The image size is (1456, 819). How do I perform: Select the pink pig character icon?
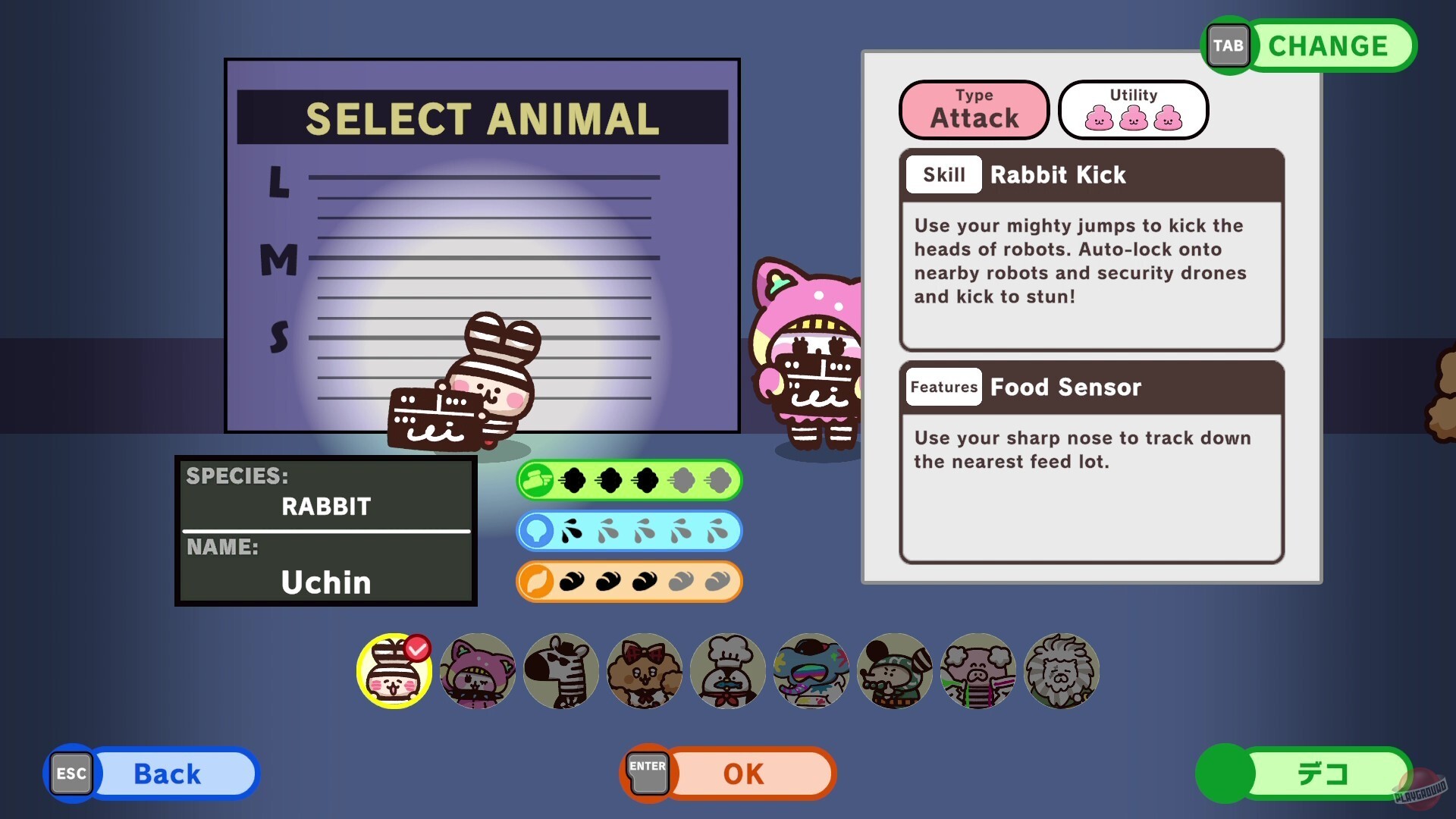pyautogui.click(x=978, y=671)
